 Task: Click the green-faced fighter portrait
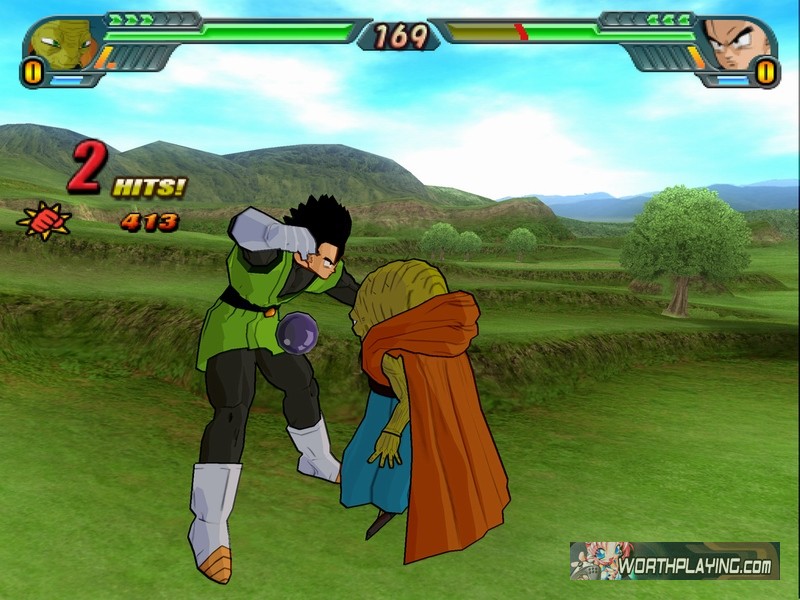click(60, 43)
